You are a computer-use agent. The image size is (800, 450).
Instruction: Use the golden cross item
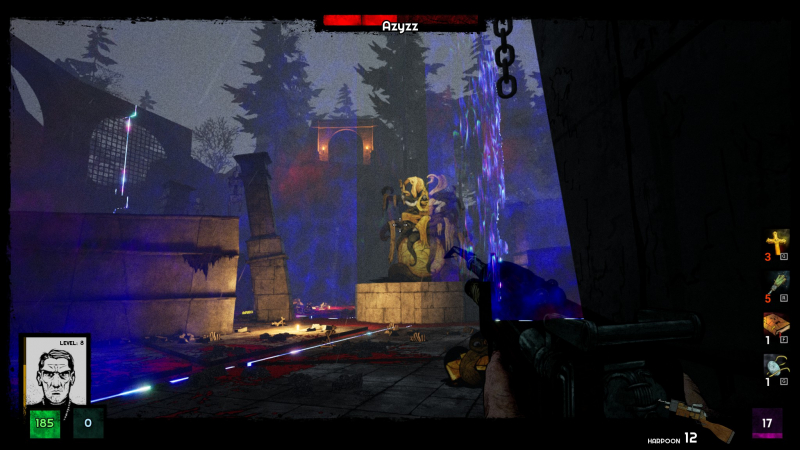point(776,243)
